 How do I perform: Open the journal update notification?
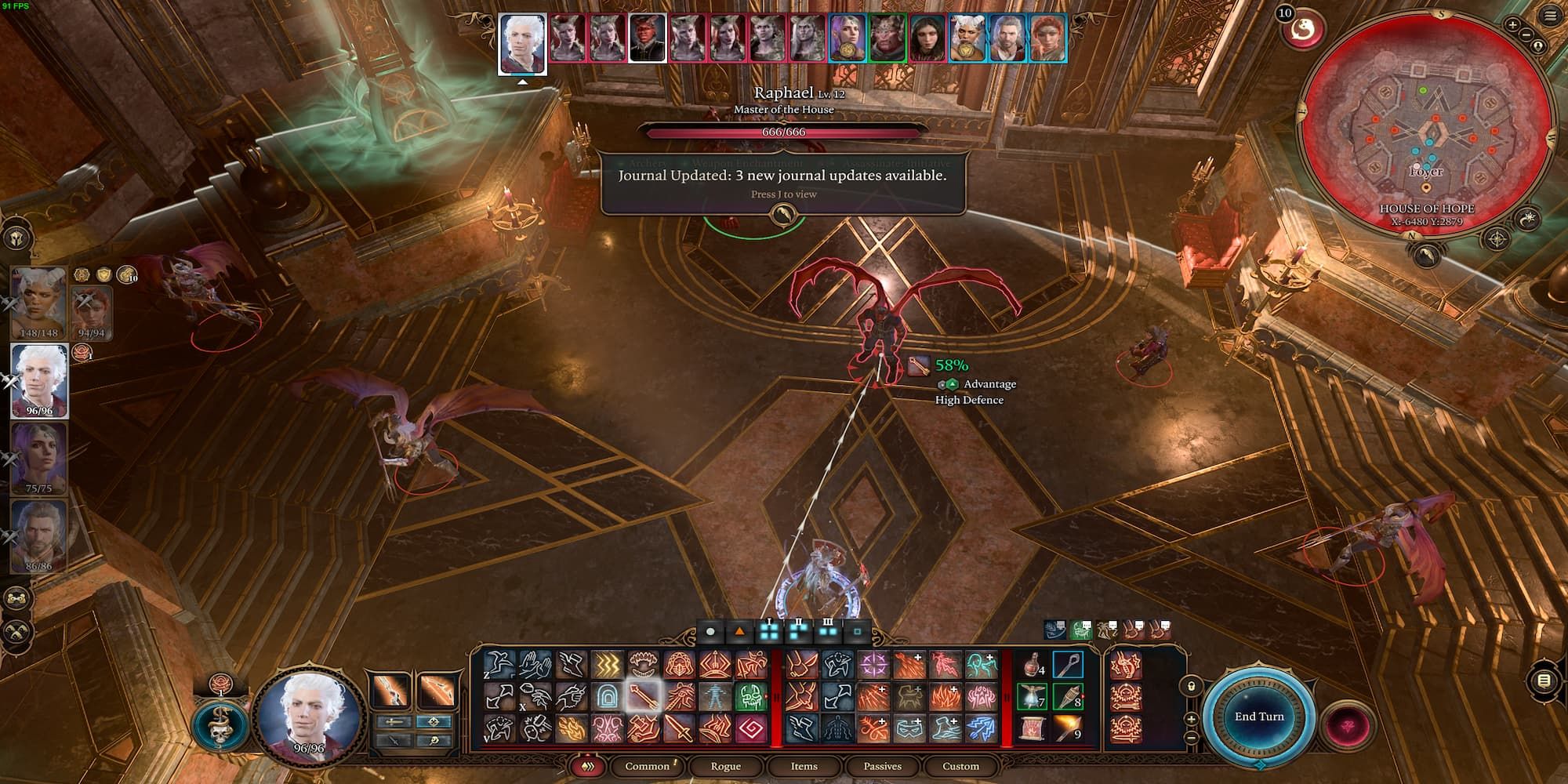[x=782, y=183]
